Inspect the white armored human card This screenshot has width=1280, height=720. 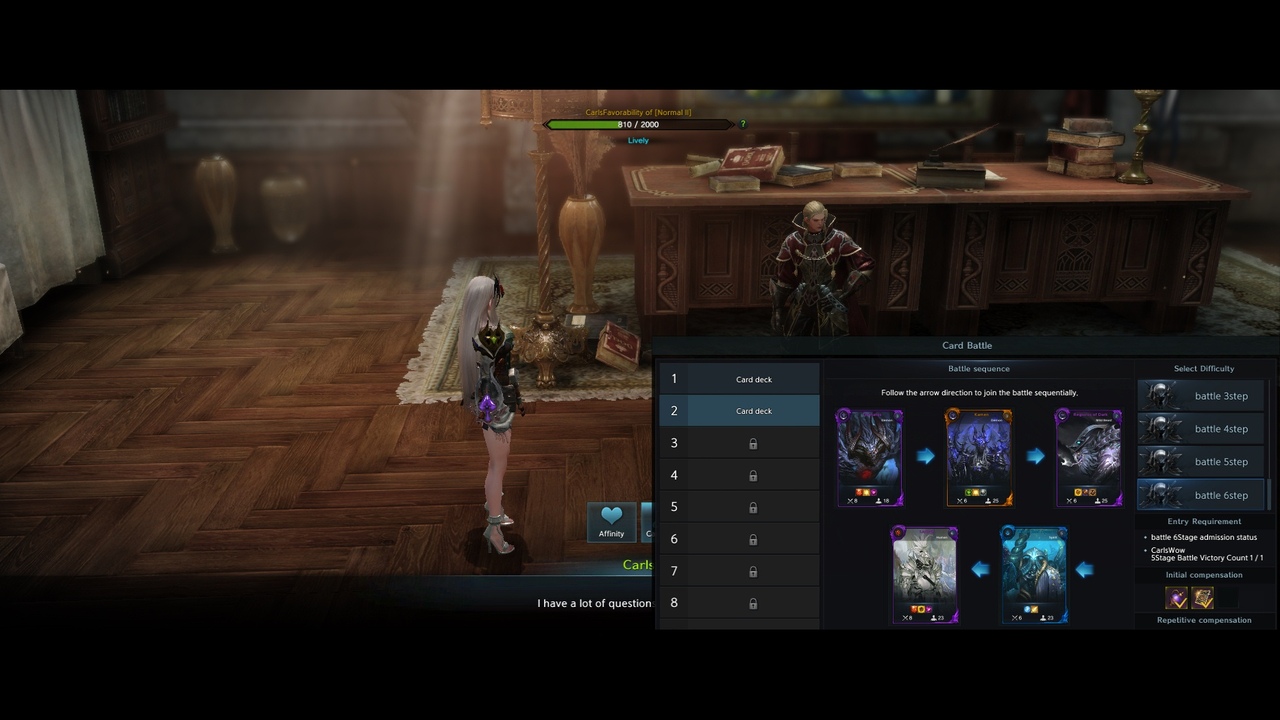click(925, 575)
